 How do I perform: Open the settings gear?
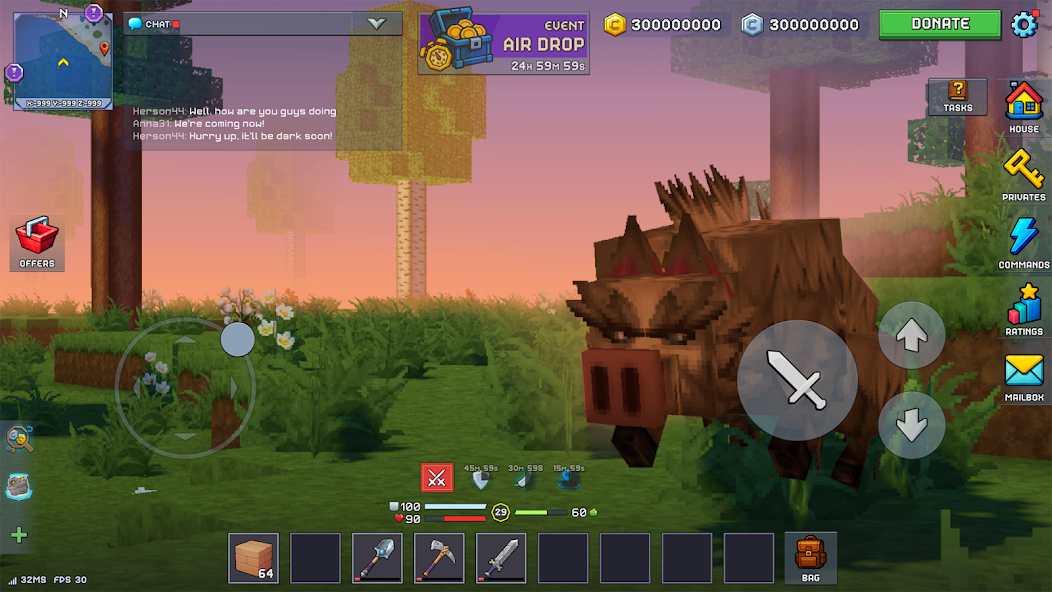[1025, 24]
